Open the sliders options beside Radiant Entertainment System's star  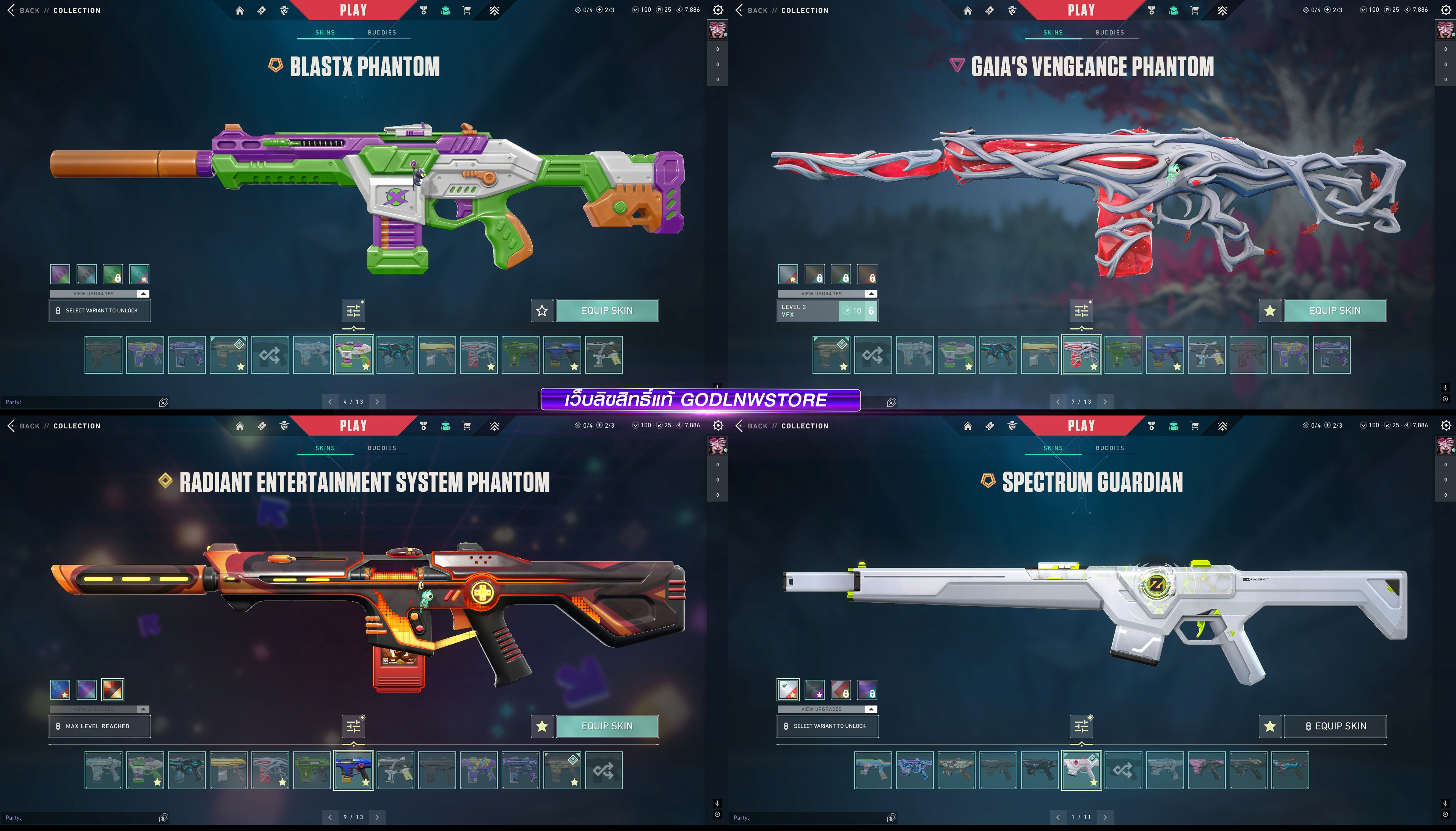[354, 726]
